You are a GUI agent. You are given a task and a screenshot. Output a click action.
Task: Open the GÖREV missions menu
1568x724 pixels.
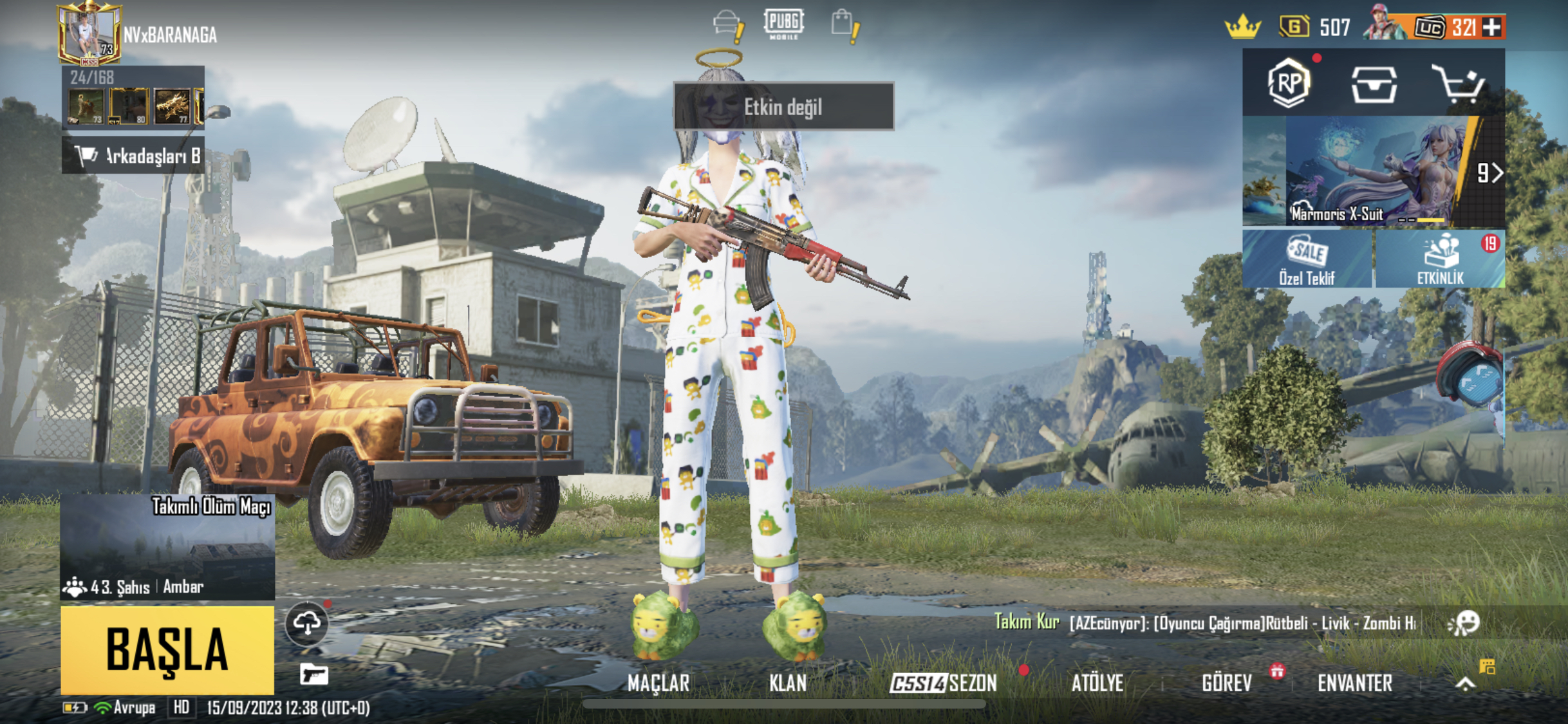click(x=1227, y=683)
